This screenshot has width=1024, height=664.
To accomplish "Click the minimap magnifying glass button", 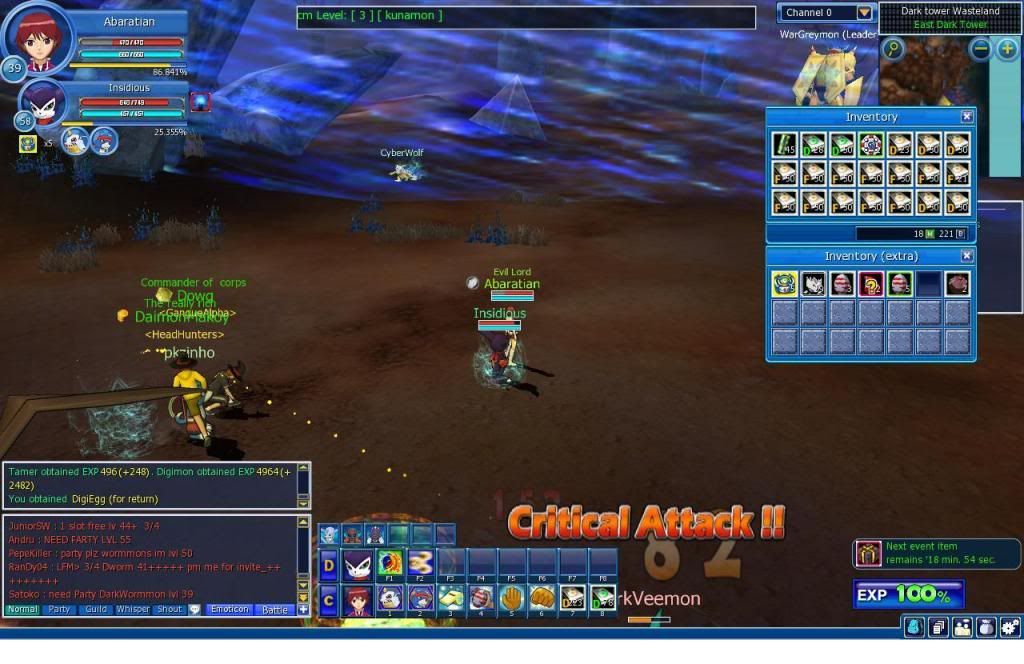I will 892,48.
